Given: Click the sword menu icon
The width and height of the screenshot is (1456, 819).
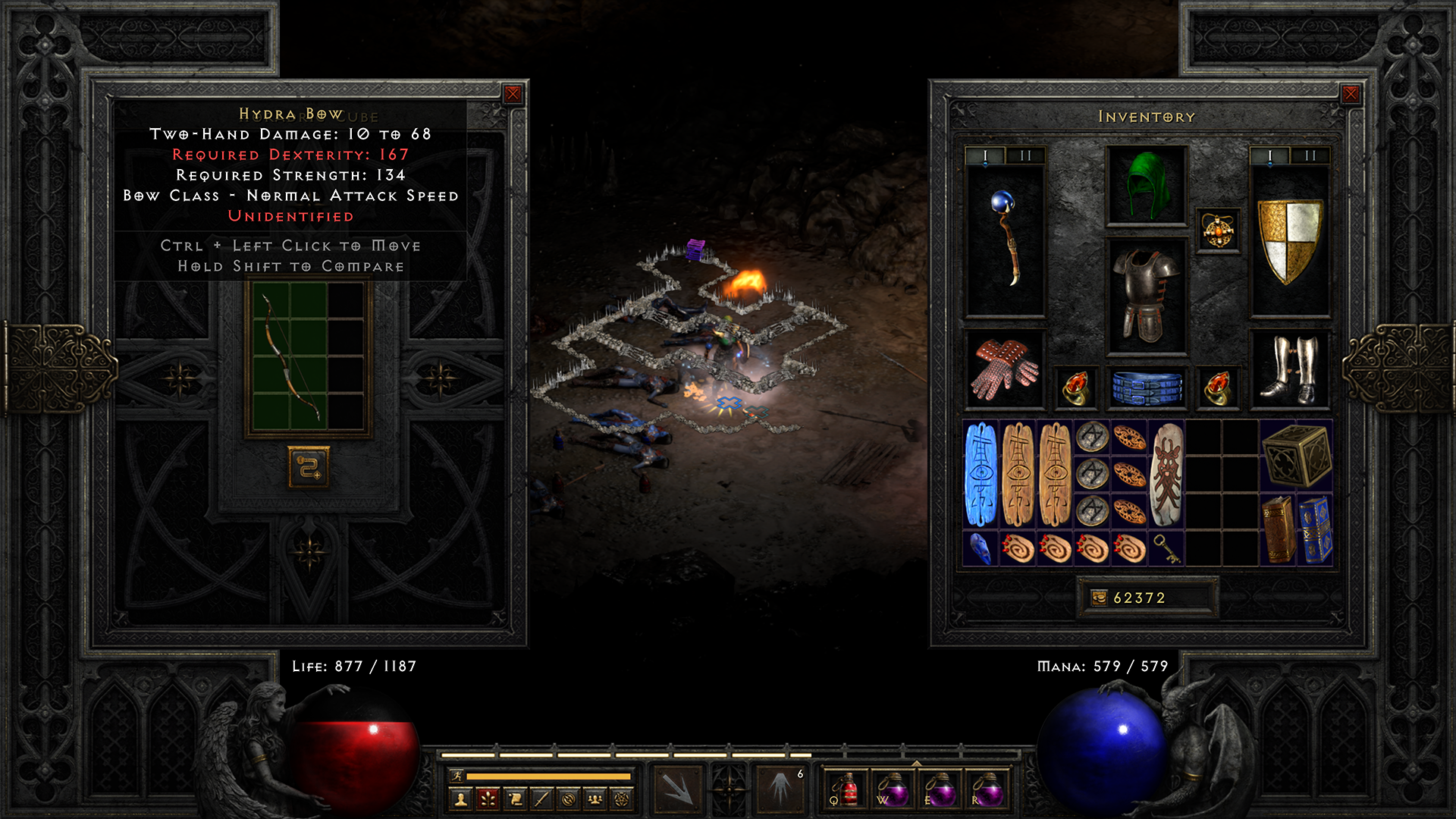Looking at the screenshot, I should click(541, 800).
